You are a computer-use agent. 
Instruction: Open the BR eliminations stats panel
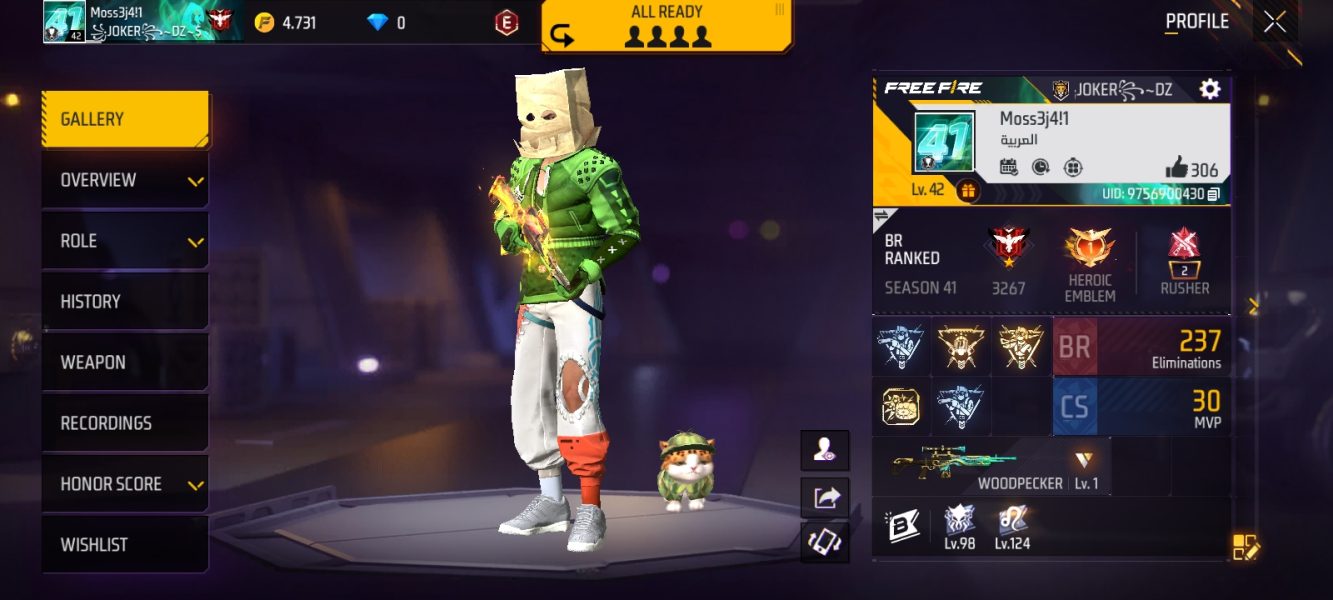[x=1140, y=346]
